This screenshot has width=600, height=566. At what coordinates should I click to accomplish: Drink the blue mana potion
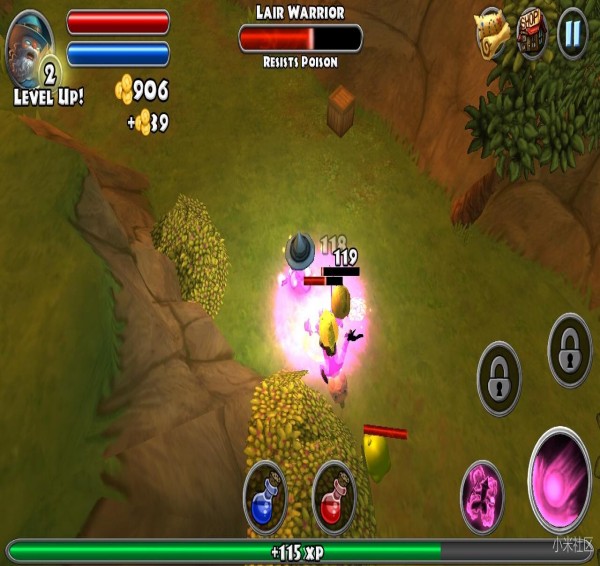(x=265, y=496)
